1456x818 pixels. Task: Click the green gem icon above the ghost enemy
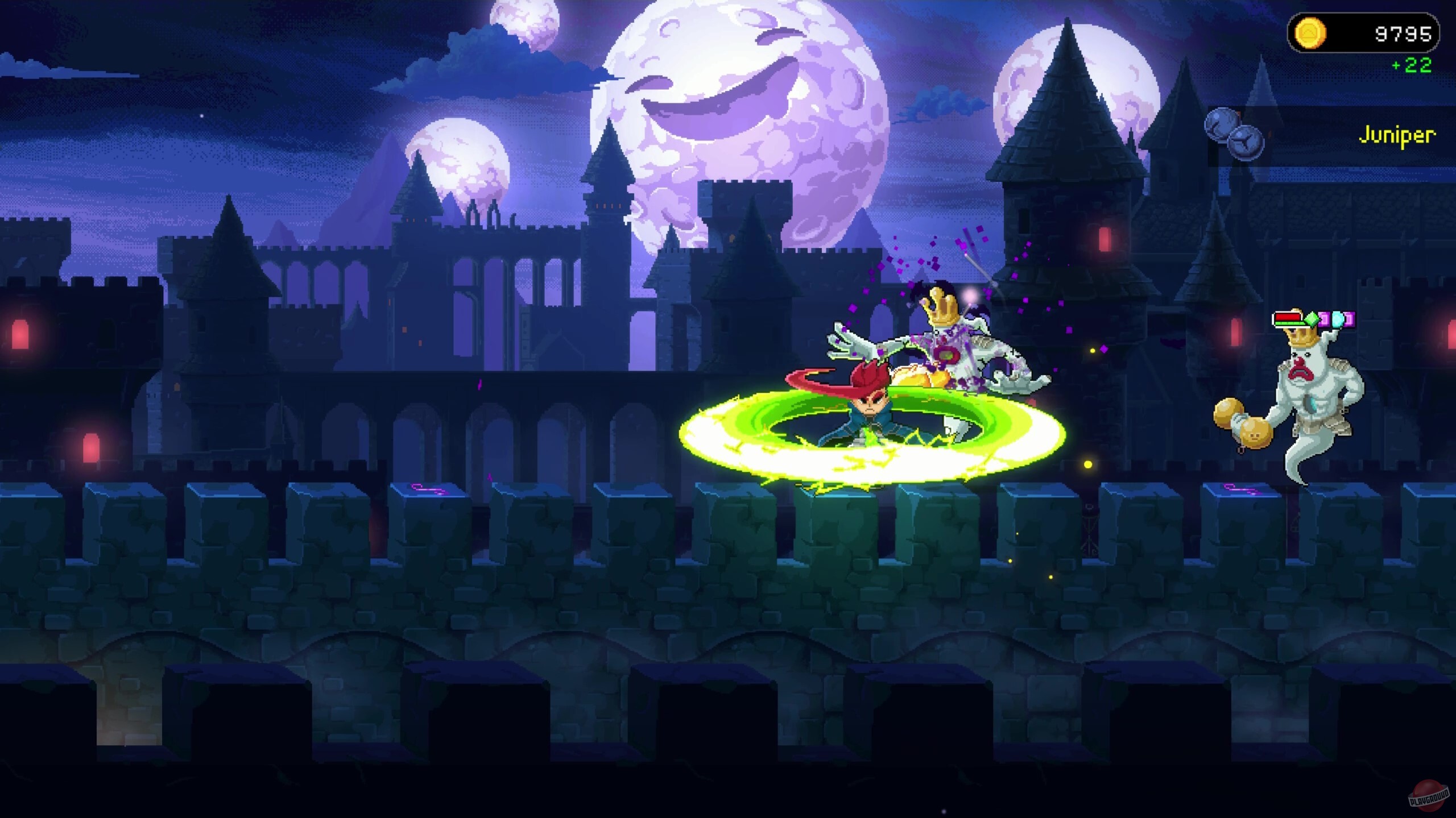click(x=1313, y=318)
